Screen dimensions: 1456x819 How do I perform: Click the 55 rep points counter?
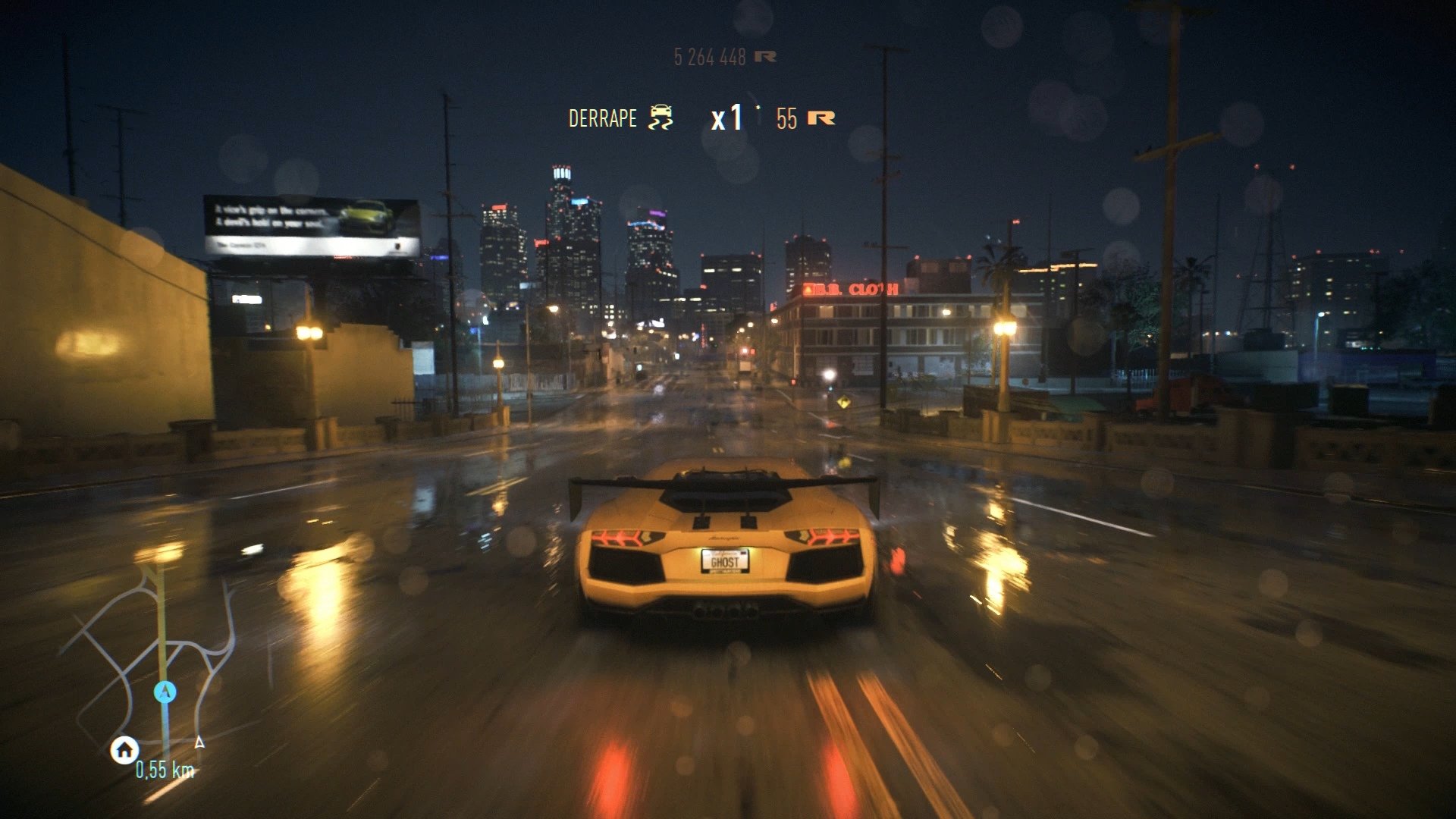pos(786,118)
